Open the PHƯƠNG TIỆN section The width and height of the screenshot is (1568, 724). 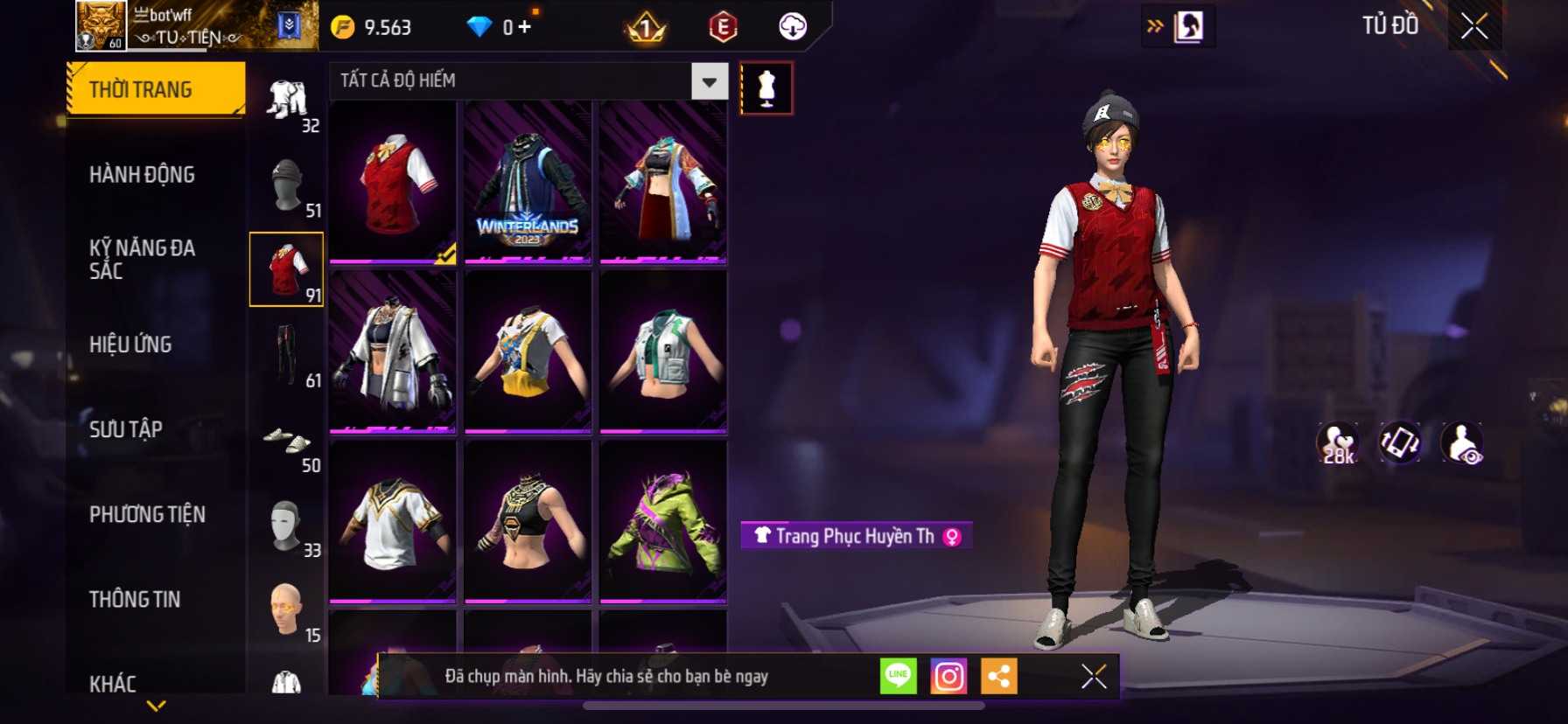[x=147, y=514]
